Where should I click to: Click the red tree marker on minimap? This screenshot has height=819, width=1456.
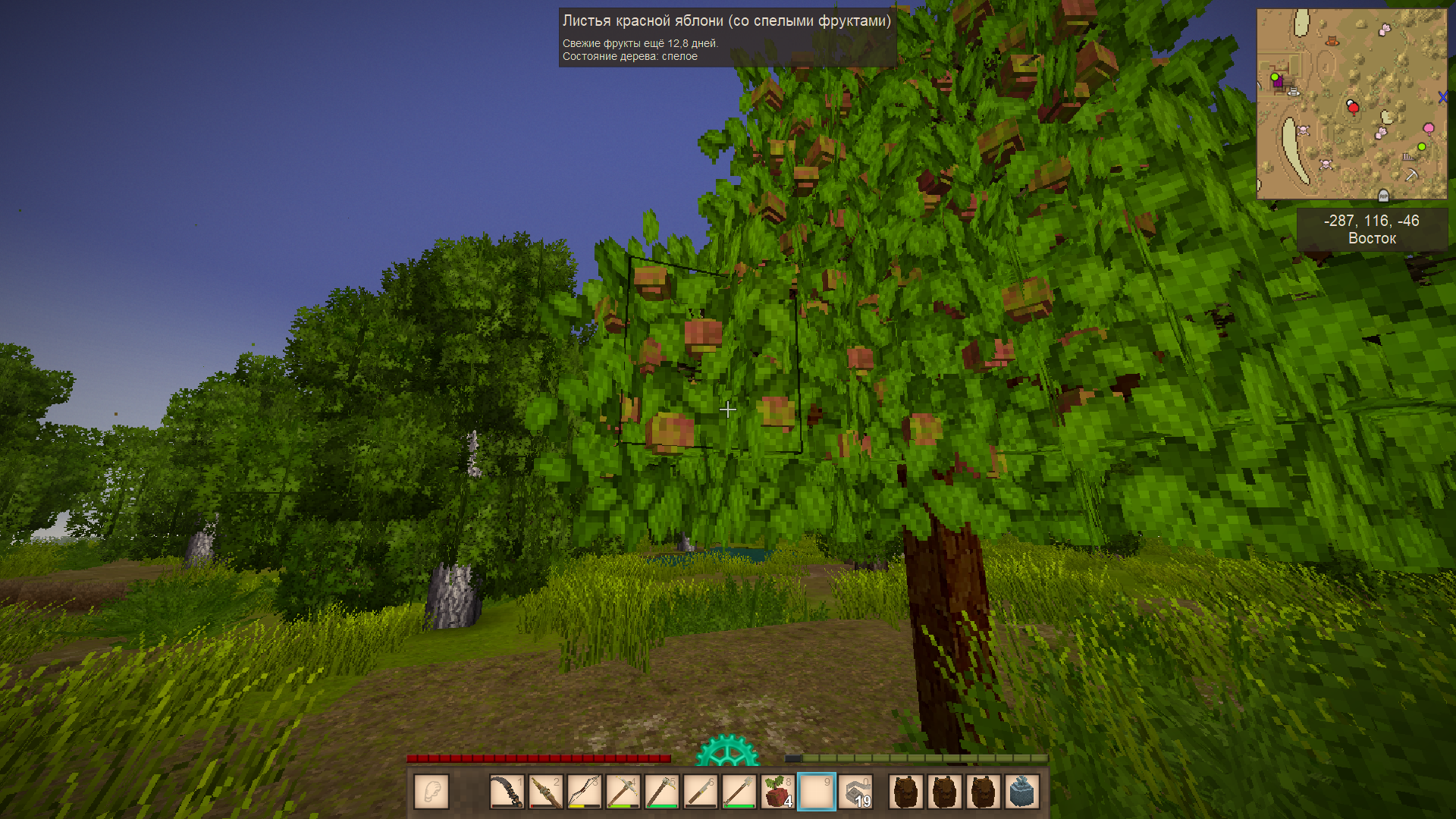(x=1354, y=108)
